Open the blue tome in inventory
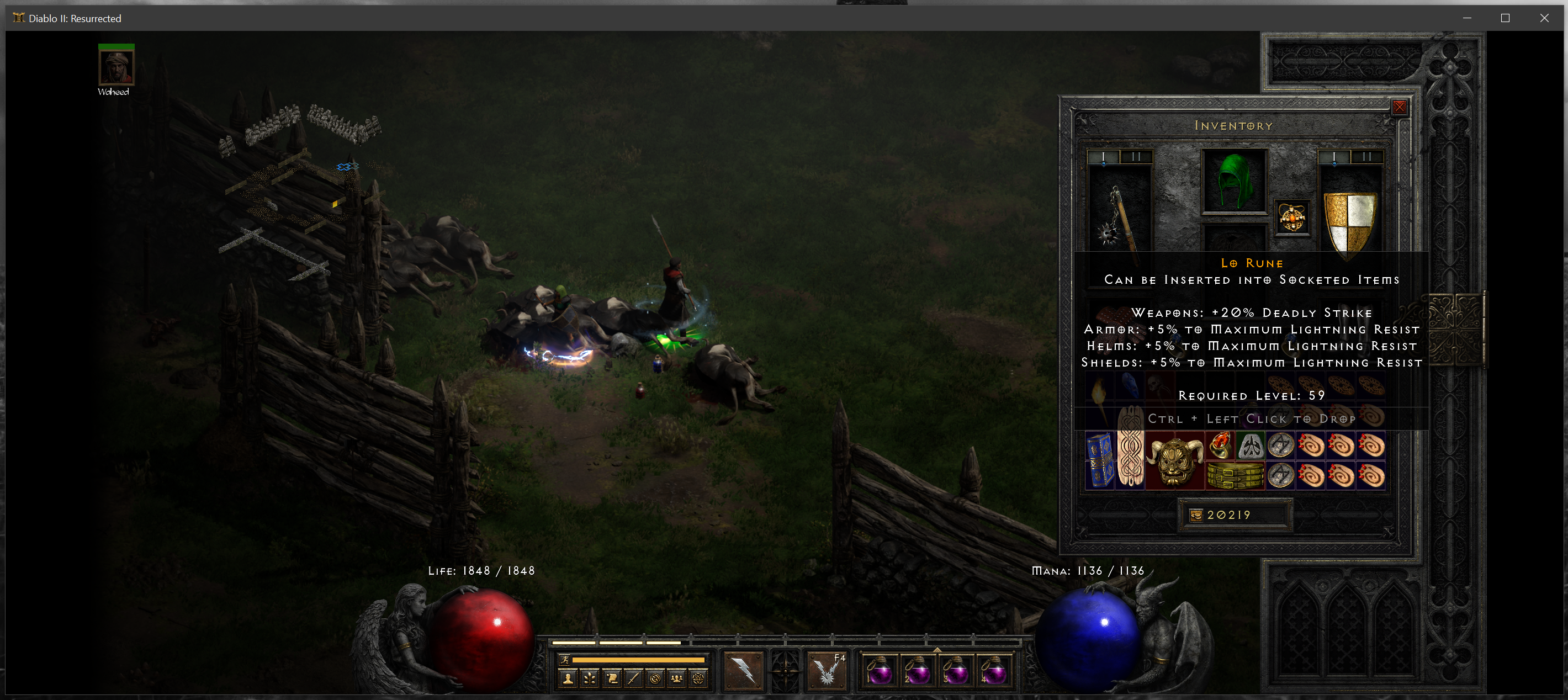The width and height of the screenshot is (1568, 700). tap(1100, 461)
